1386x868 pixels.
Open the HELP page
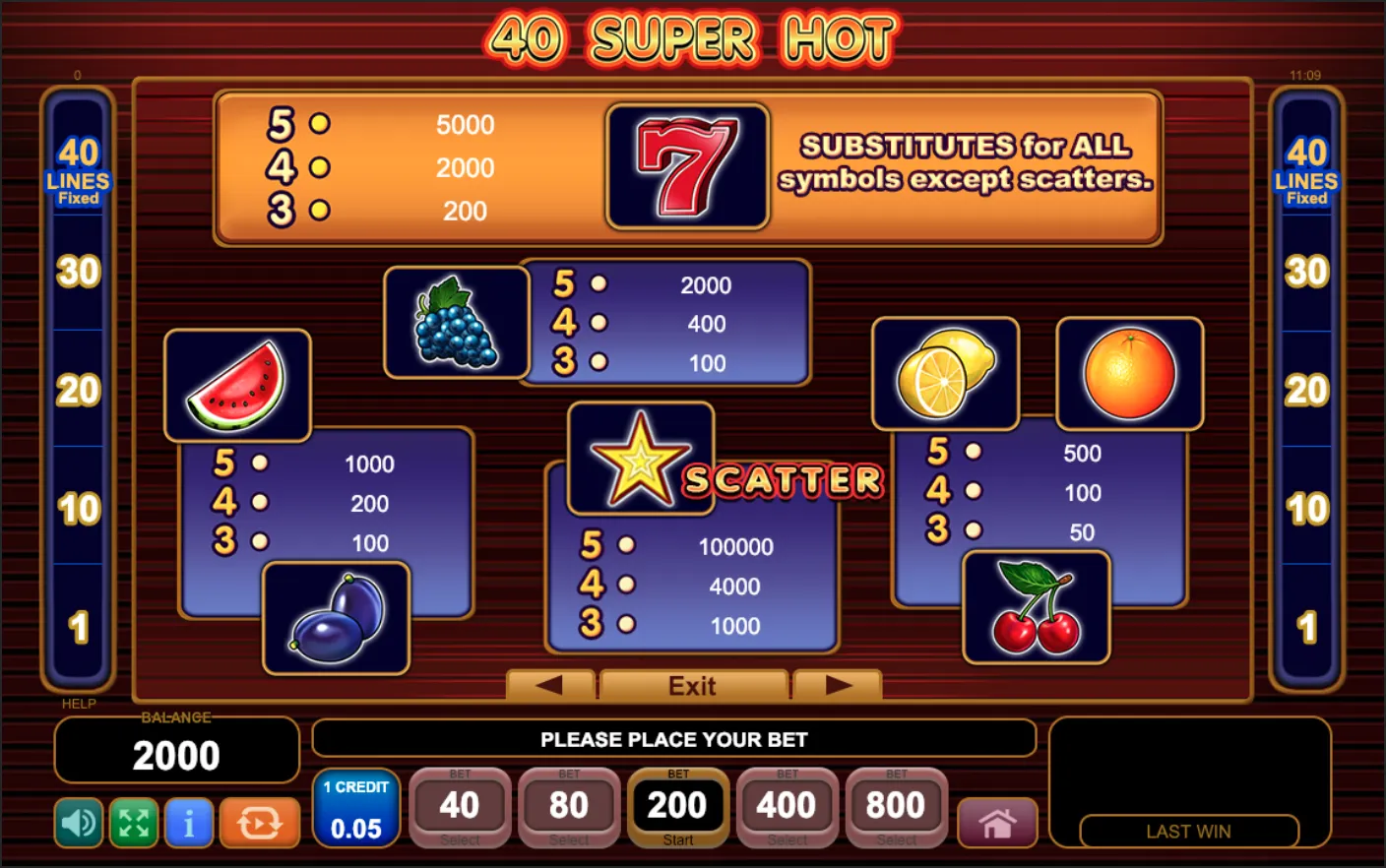[x=79, y=704]
